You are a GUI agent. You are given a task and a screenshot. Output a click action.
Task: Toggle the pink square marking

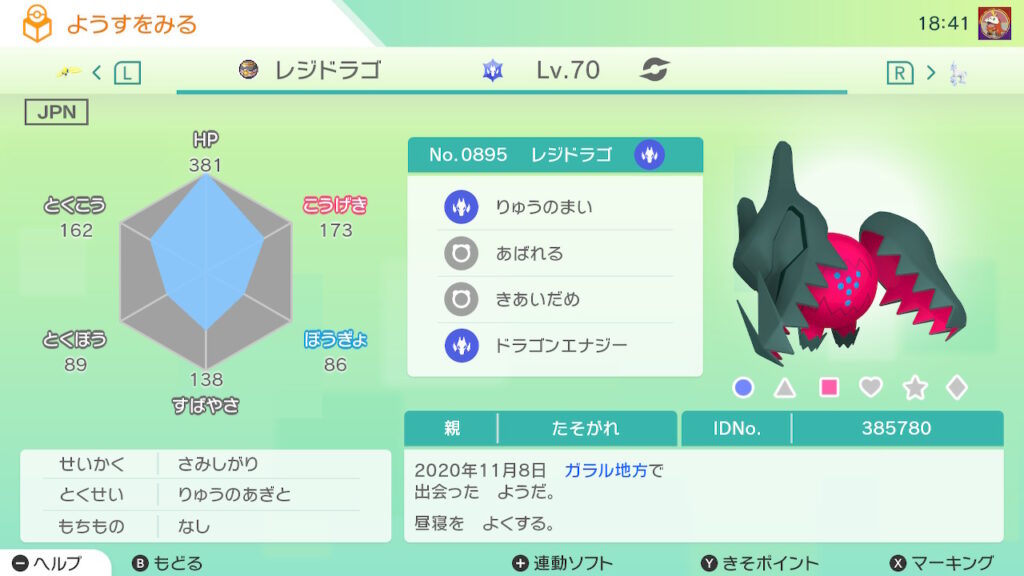coord(829,387)
